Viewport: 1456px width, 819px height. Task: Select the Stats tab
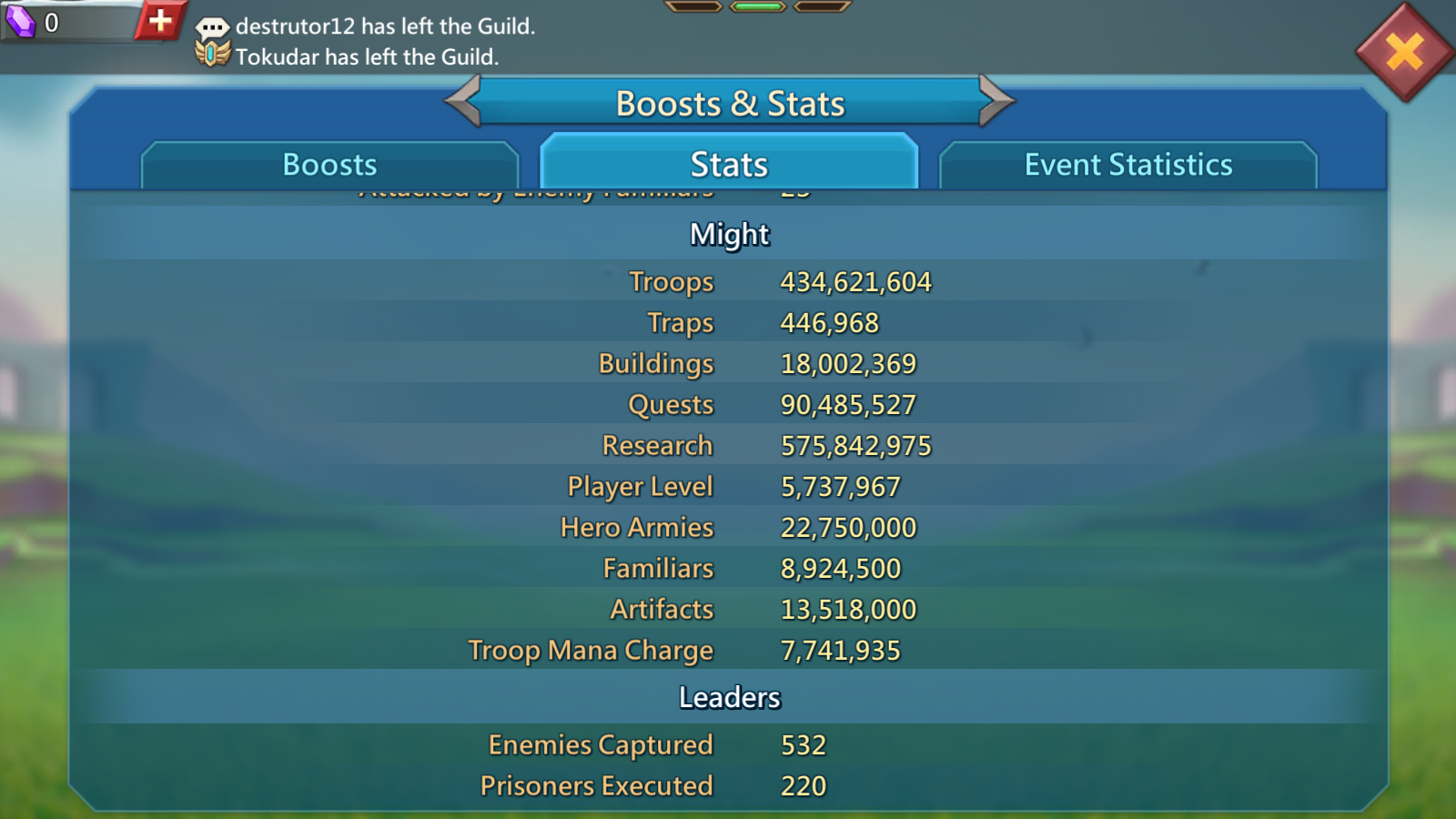point(729,165)
